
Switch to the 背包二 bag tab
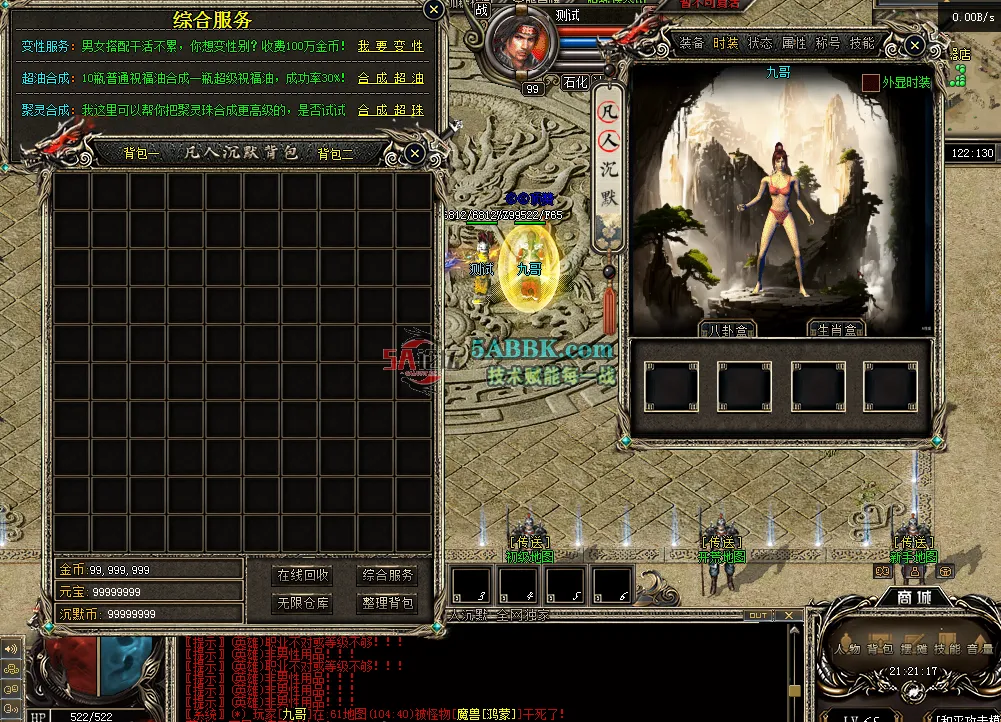coord(335,154)
